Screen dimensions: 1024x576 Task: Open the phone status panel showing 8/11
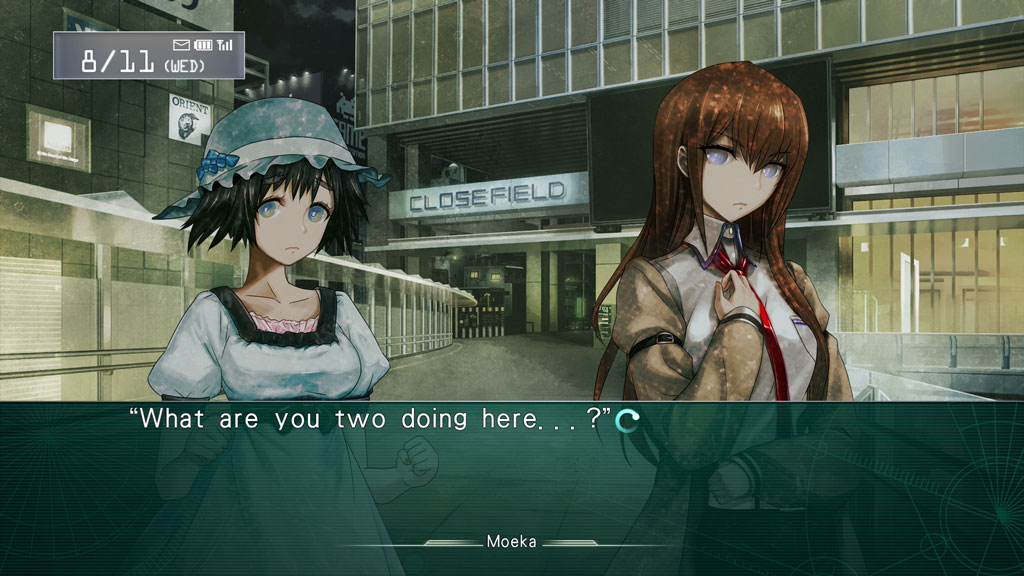click(x=148, y=55)
